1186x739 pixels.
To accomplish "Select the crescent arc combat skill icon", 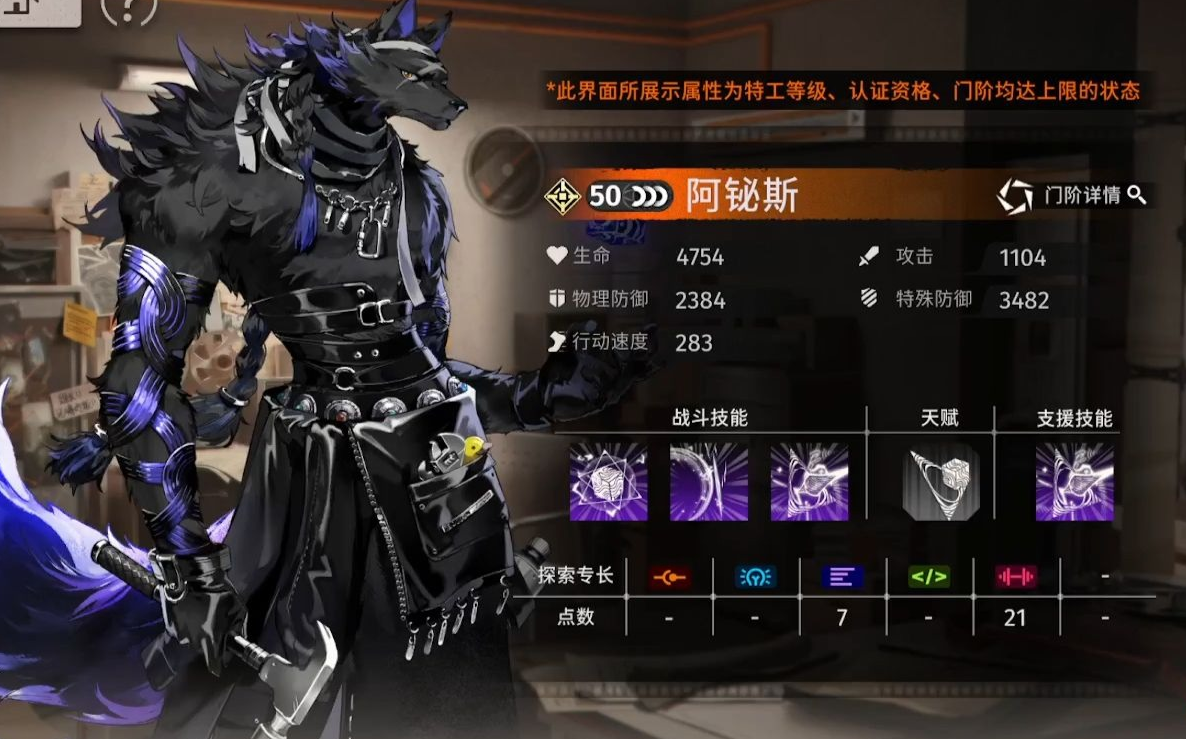I will [x=708, y=482].
